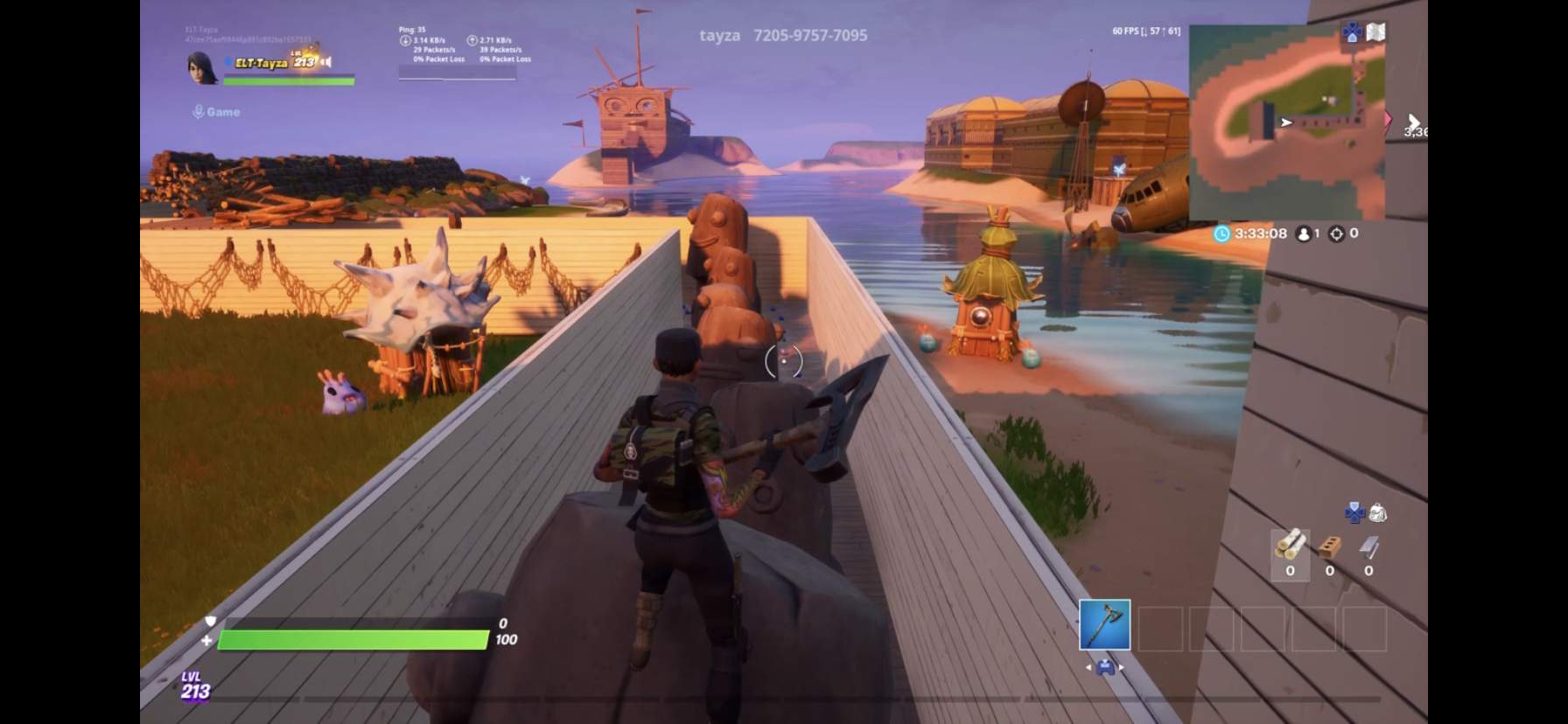Click the eliminations crosshair icon
This screenshot has width=1568, height=724.
pyautogui.click(x=1336, y=234)
